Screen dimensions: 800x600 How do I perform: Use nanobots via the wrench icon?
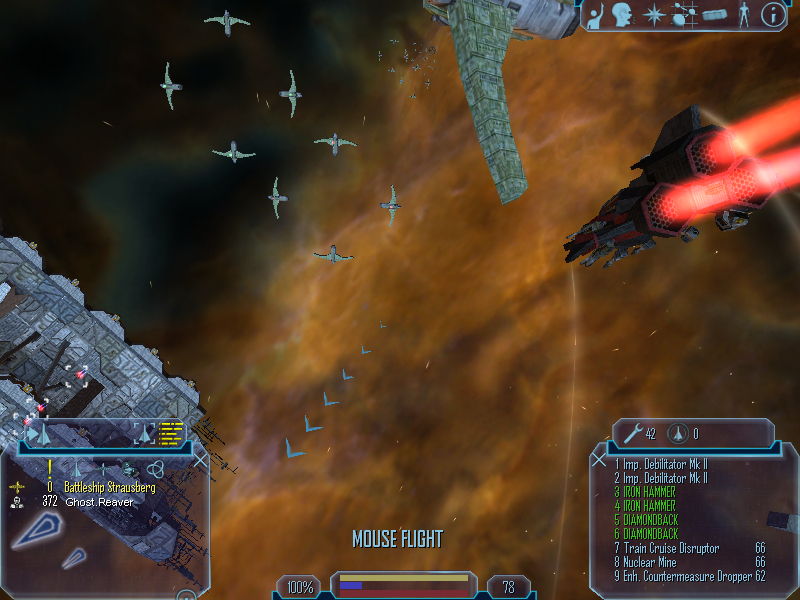coord(632,433)
